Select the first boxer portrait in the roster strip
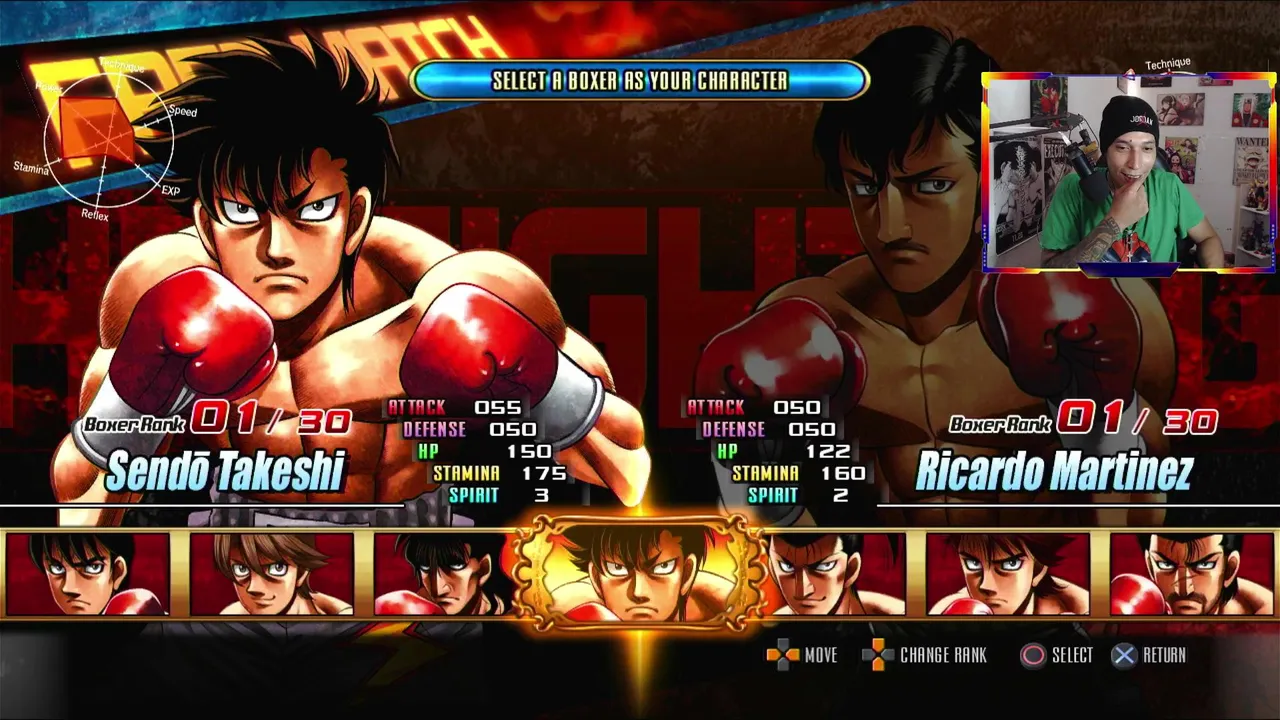 click(88, 574)
